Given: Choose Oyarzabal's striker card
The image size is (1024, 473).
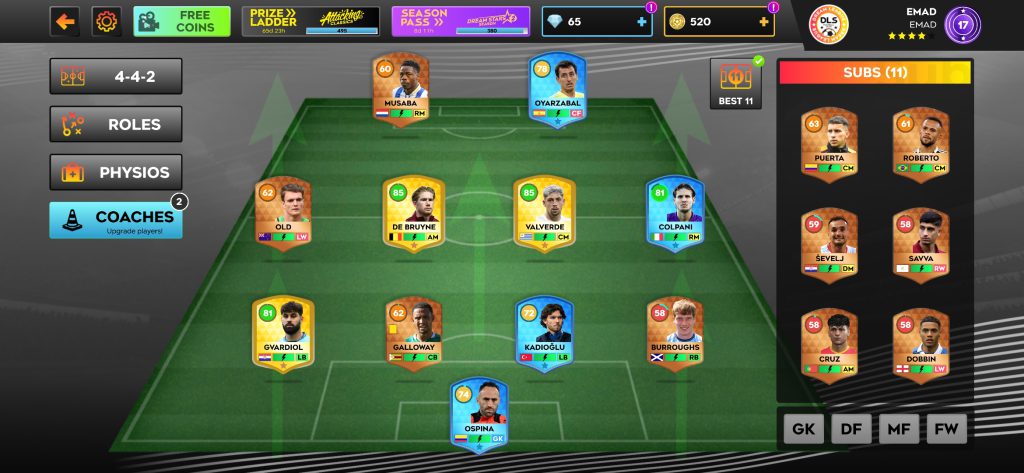Looking at the screenshot, I should (556, 88).
